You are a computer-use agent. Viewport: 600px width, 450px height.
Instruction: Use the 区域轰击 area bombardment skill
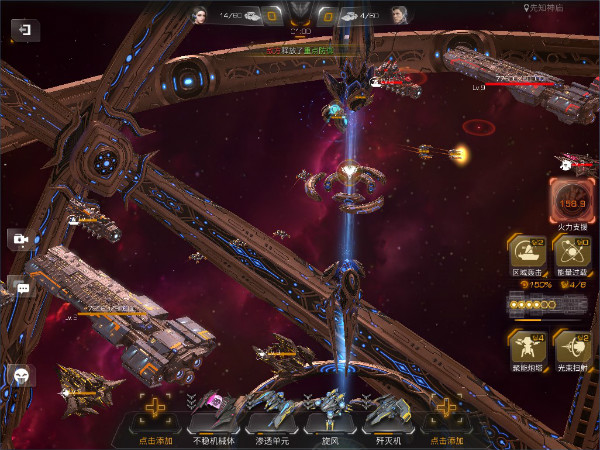(x=525, y=256)
